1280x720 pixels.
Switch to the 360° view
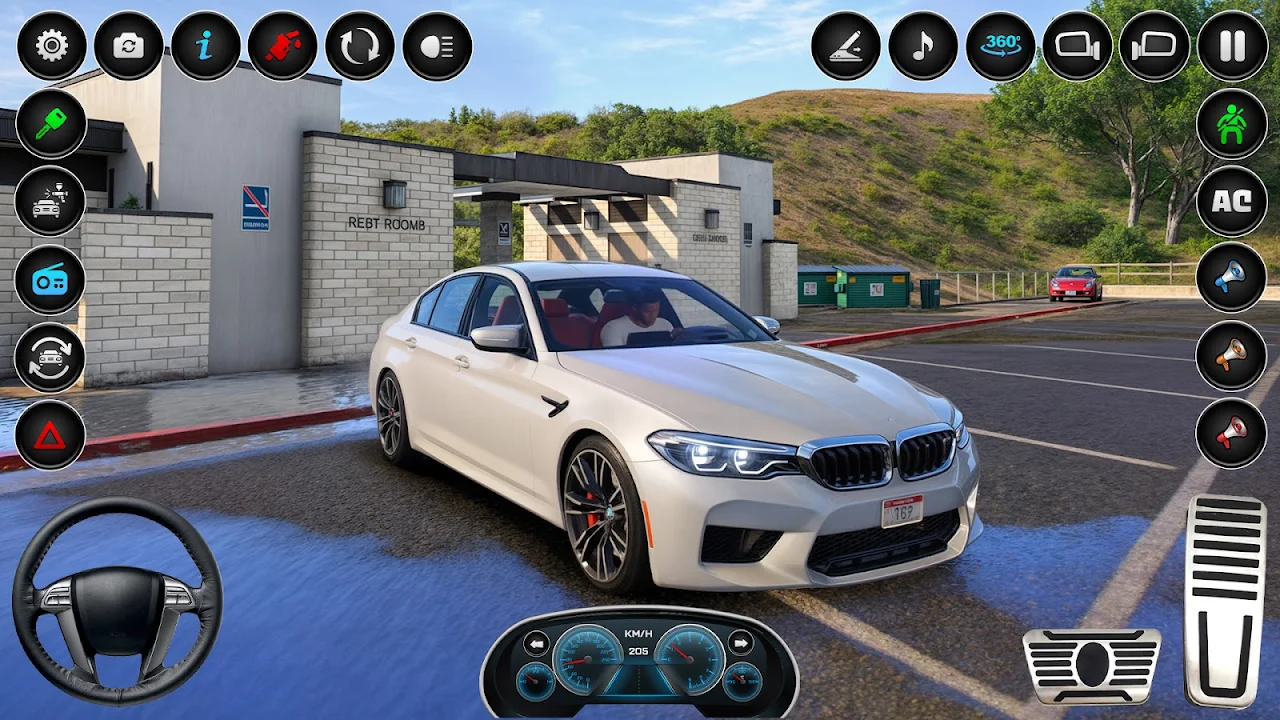1000,46
